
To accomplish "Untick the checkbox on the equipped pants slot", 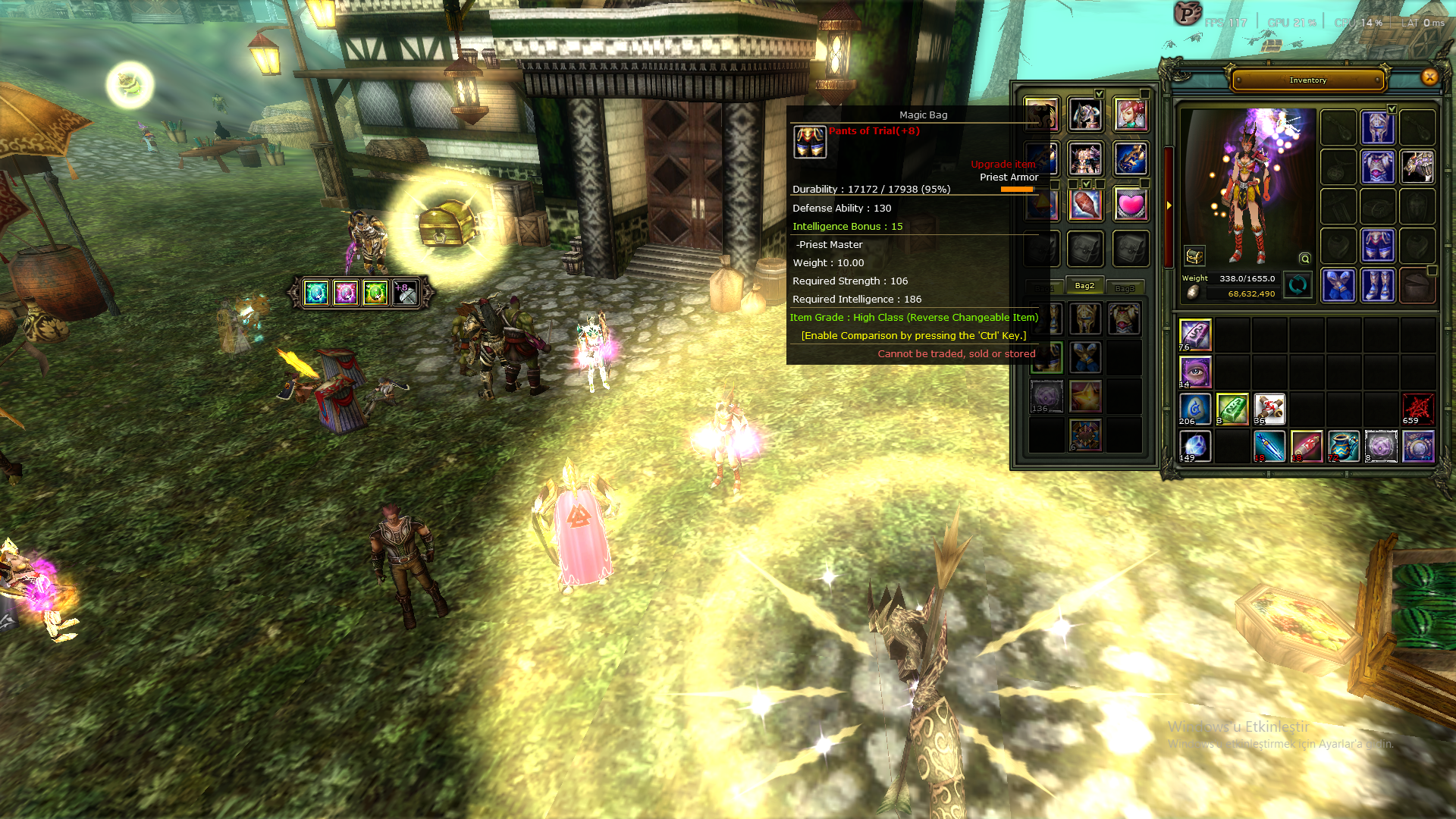I will tap(1392, 108).
